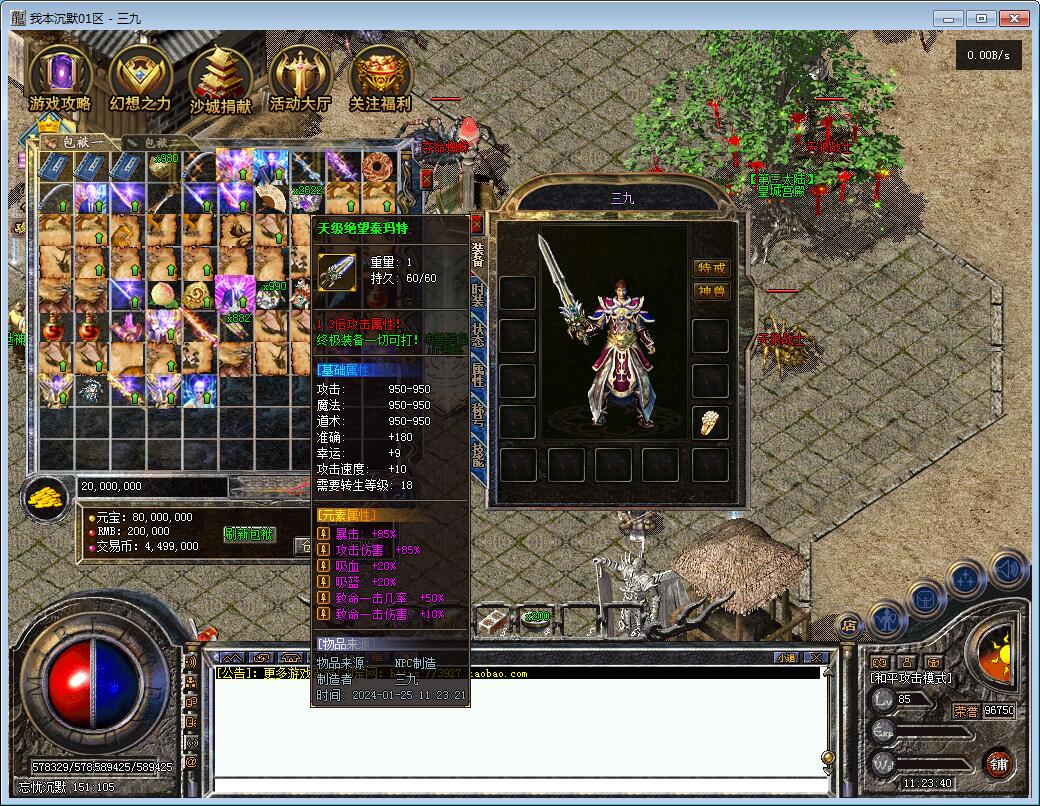Open the 关注福利 rewards icon

coord(380,78)
